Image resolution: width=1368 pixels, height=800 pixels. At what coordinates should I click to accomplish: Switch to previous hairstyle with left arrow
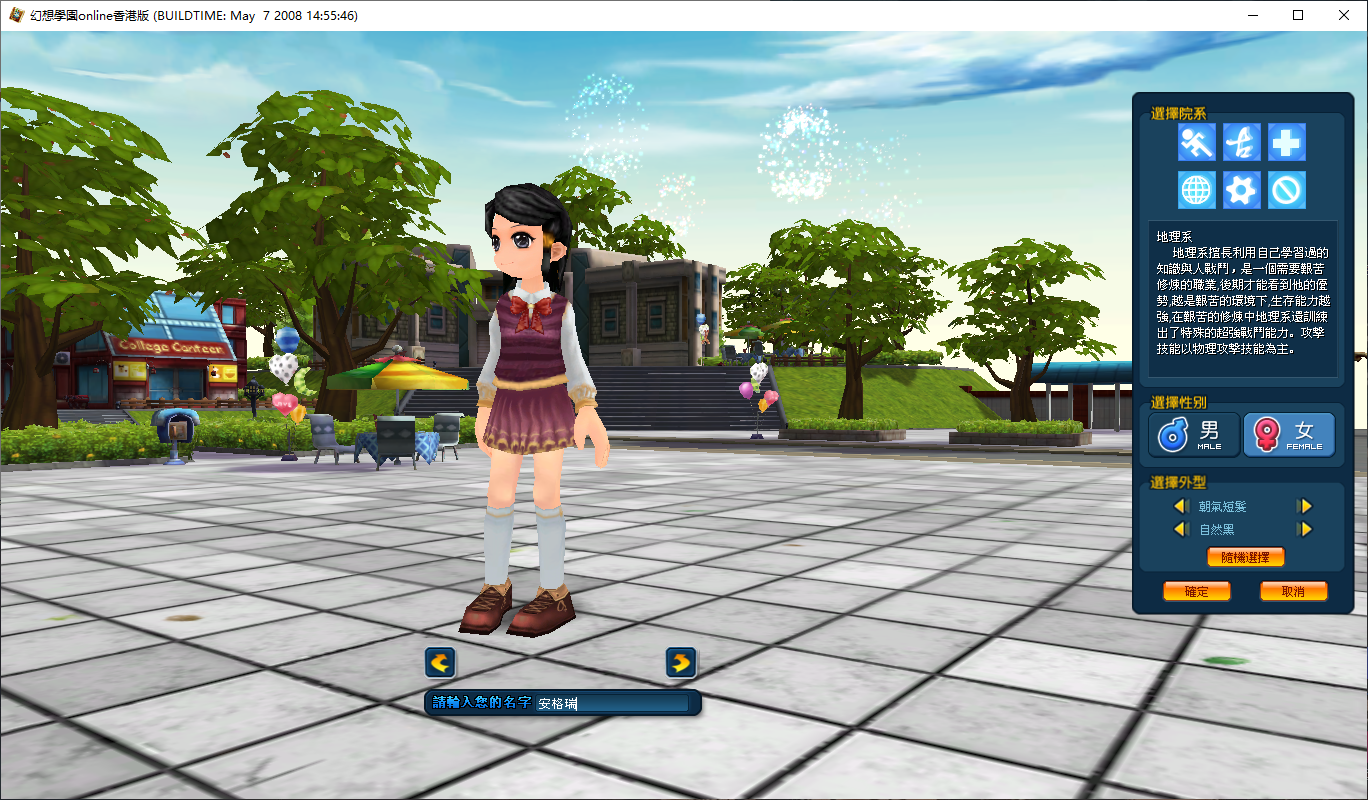tap(1180, 507)
